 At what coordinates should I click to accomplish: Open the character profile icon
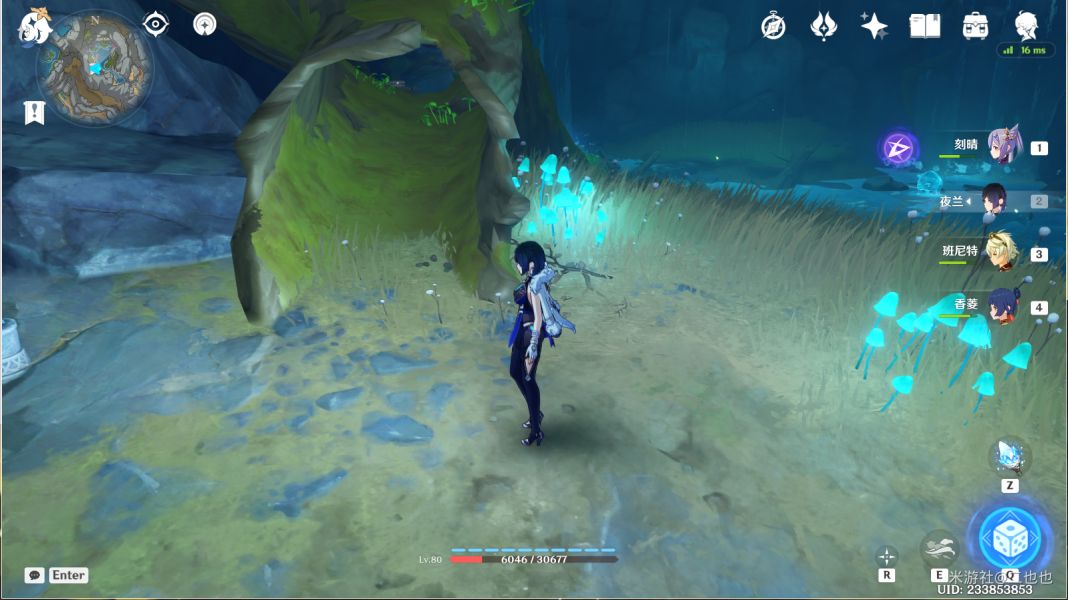coord(1026,24)
